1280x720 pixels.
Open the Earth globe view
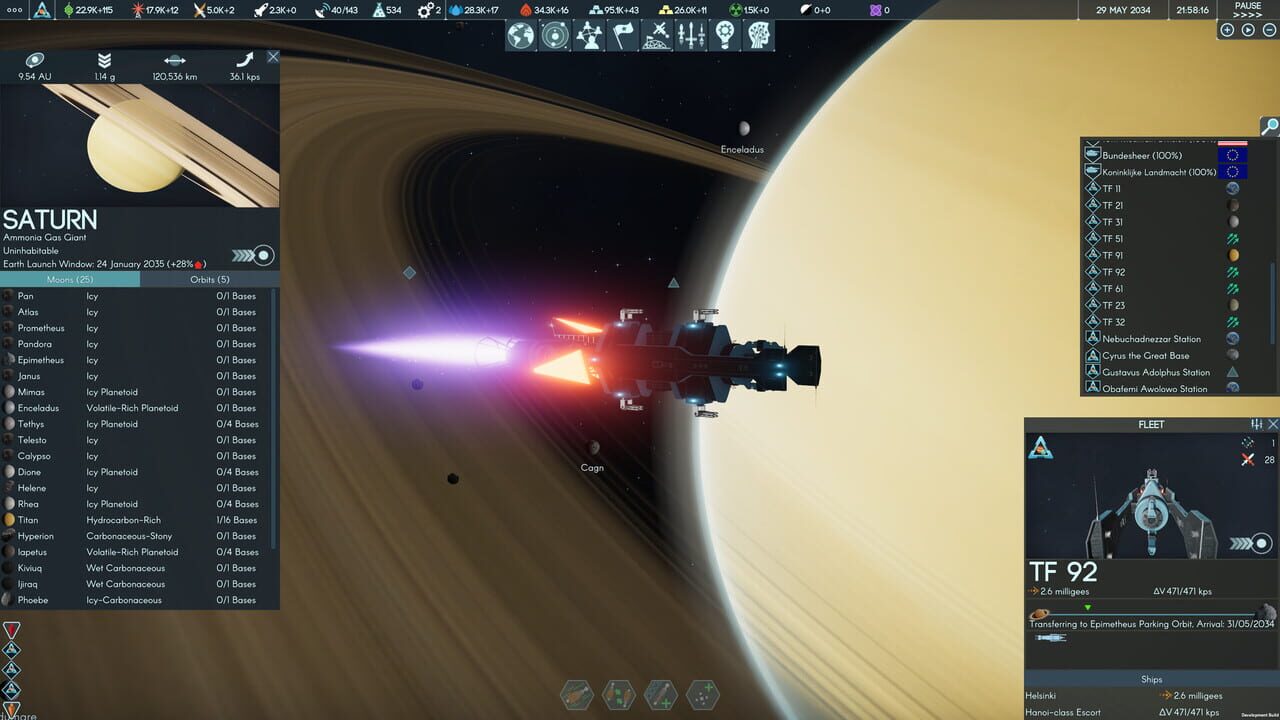point(520,36)
